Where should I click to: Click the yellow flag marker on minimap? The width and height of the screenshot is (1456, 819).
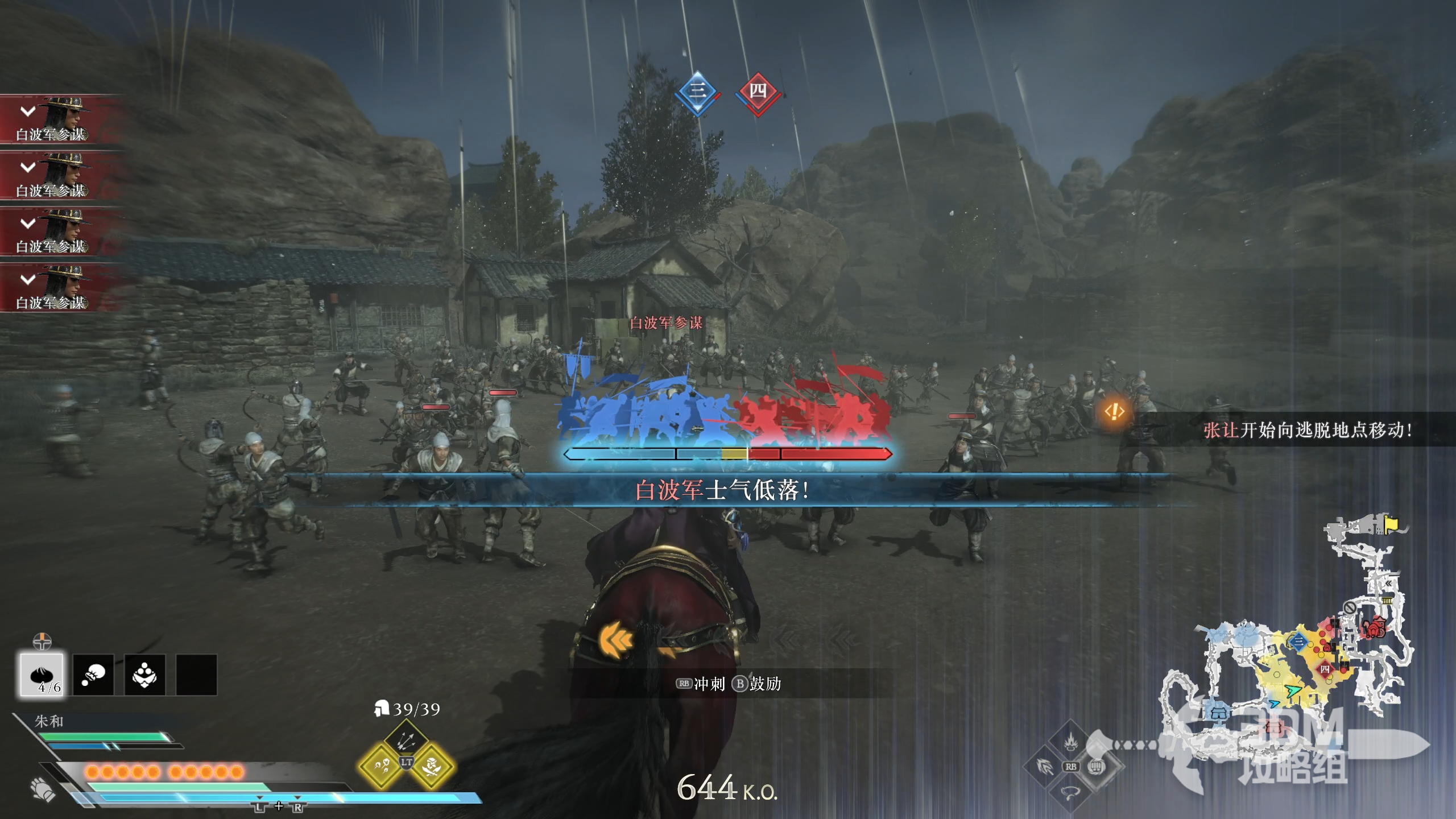pos(1391,524)
